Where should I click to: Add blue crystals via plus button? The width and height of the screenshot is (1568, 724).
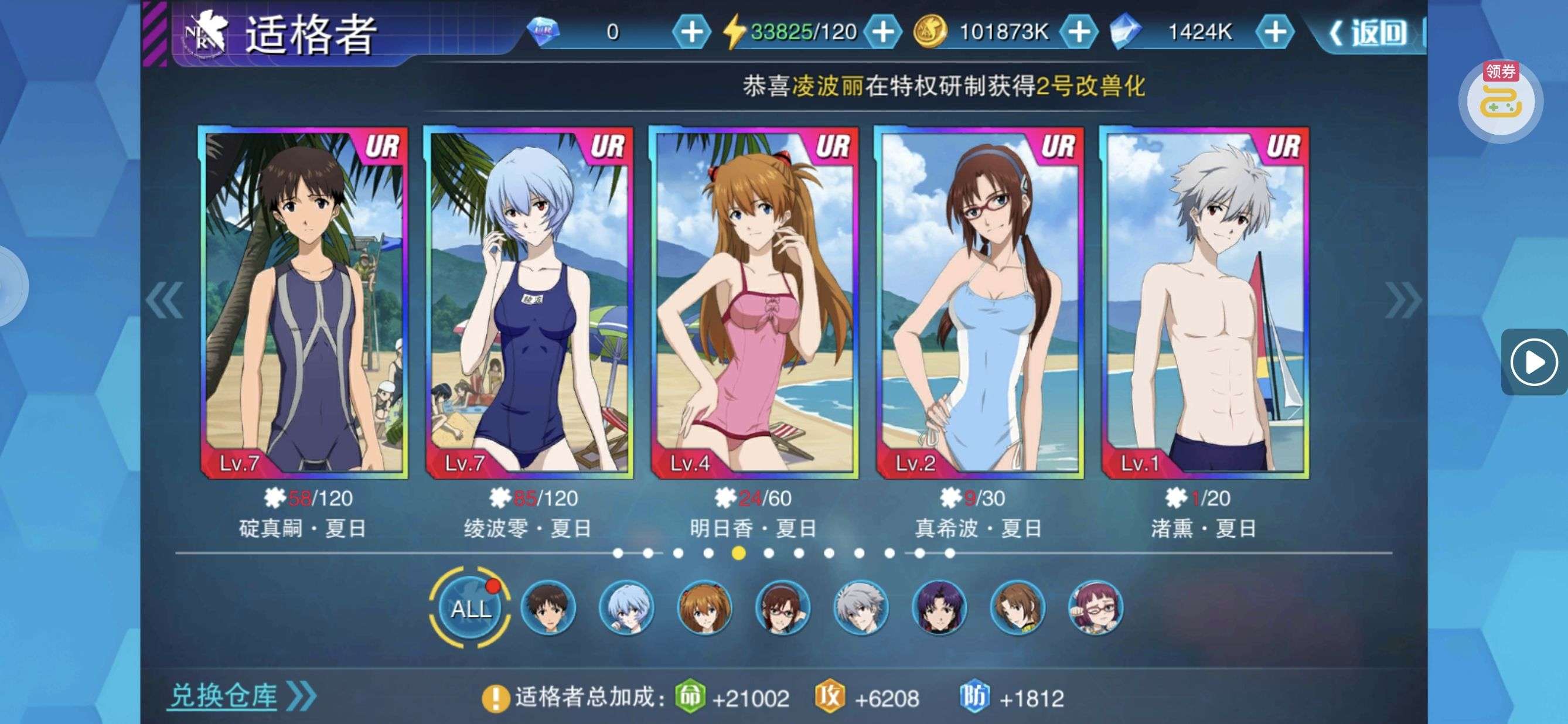(x=1274, y=32)
